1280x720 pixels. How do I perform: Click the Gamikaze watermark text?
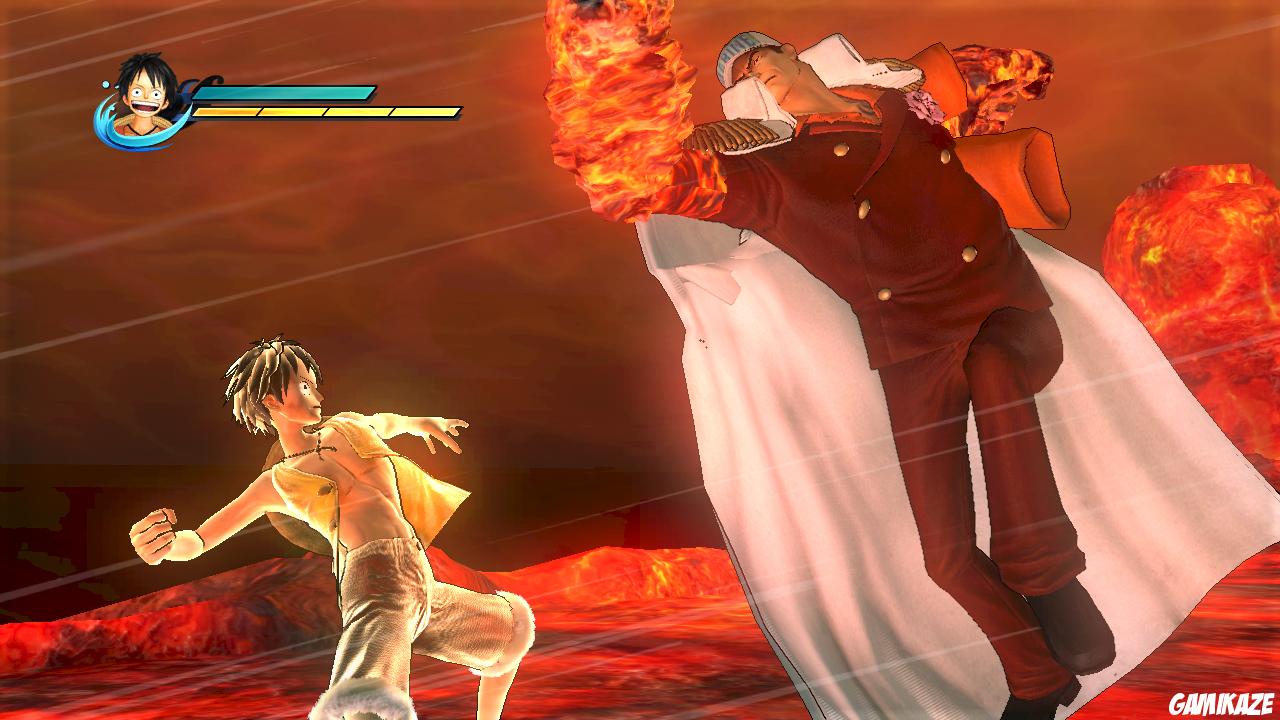(x=1222, y=702)
